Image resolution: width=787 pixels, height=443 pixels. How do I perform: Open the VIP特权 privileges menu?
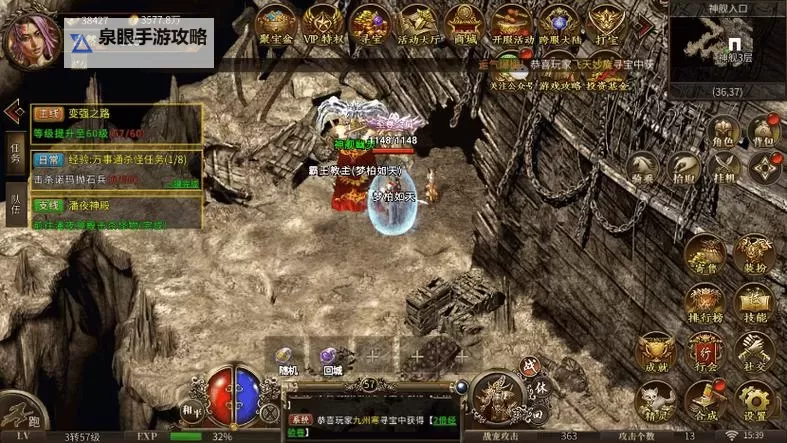click(x=323, y=23)
